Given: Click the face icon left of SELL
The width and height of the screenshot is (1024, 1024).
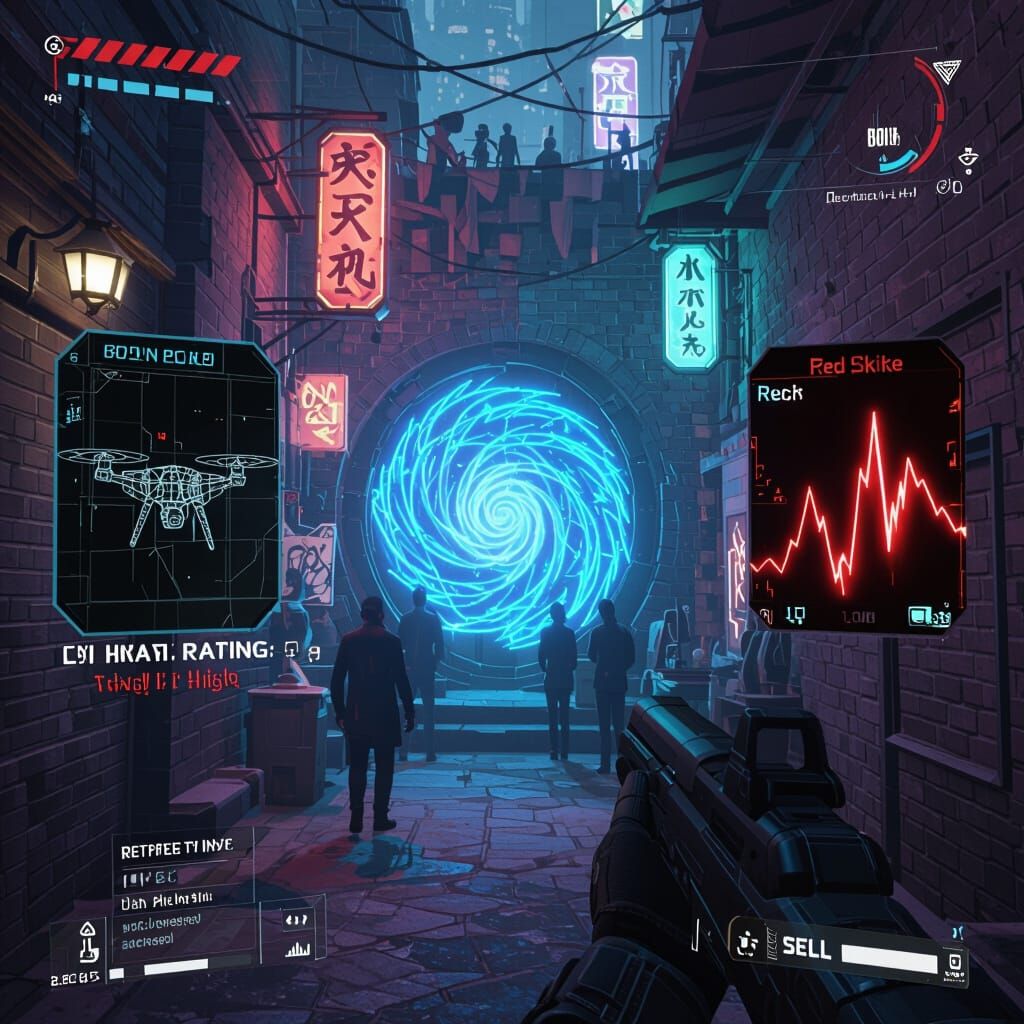Looking at the screenshot, I should [x=745, y=943].
